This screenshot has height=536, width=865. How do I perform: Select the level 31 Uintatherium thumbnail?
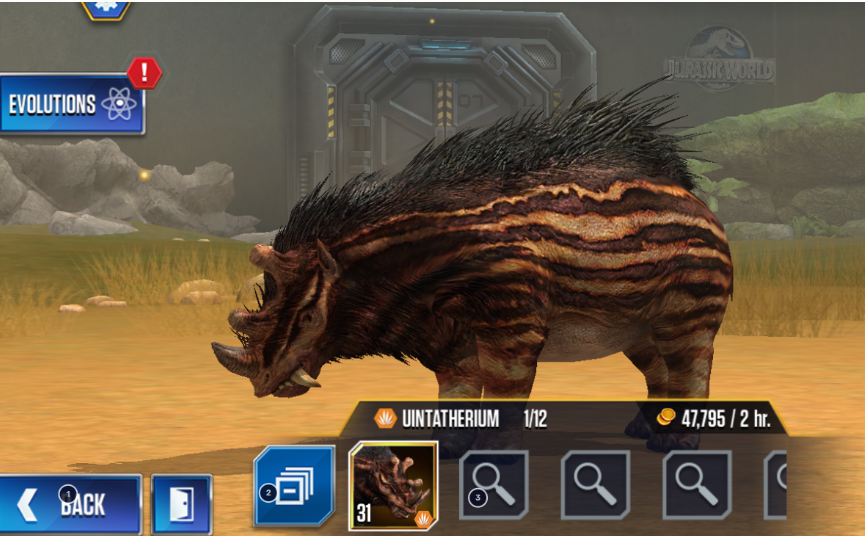tap(393, 485)
